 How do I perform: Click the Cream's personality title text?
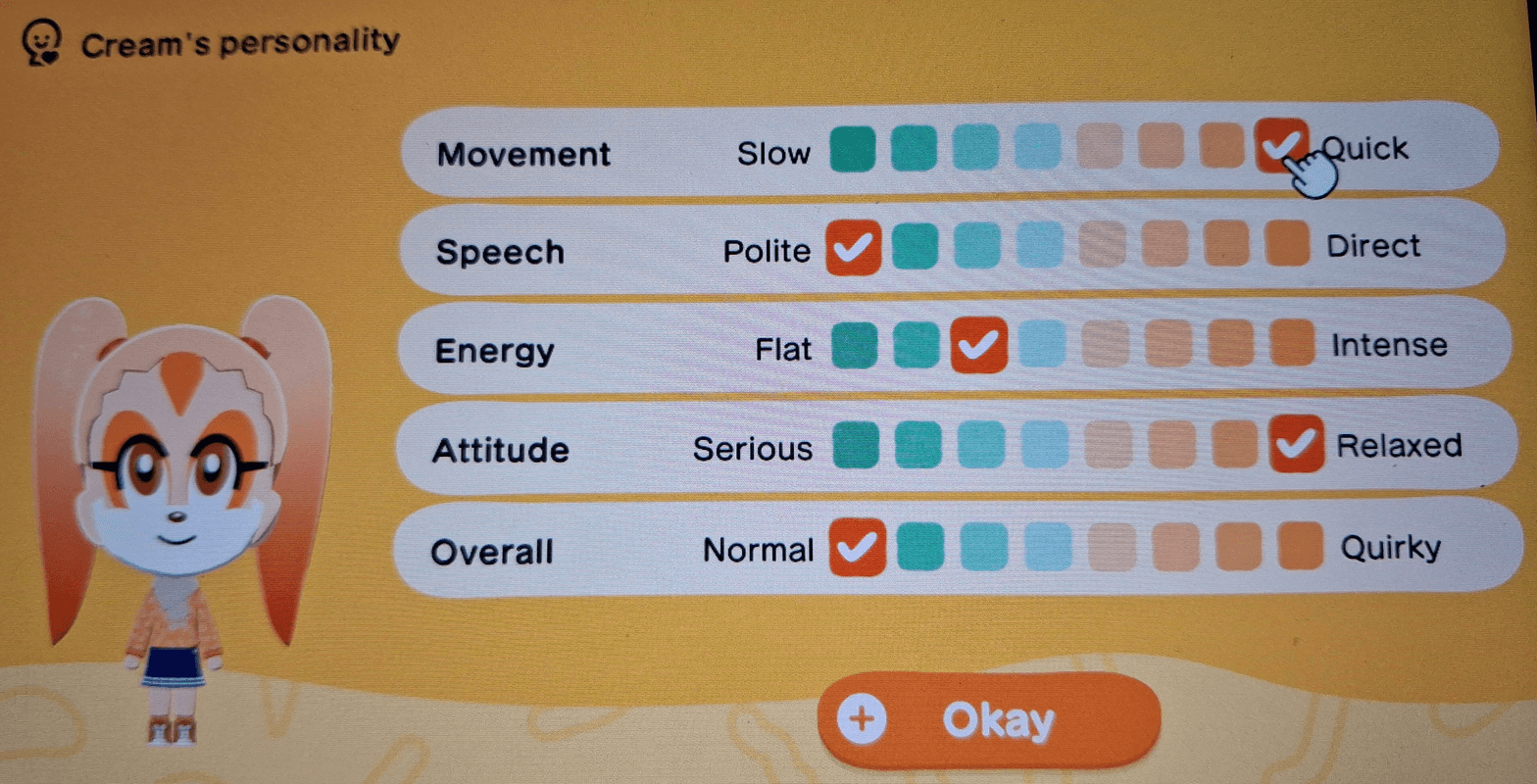pos(239,41)
